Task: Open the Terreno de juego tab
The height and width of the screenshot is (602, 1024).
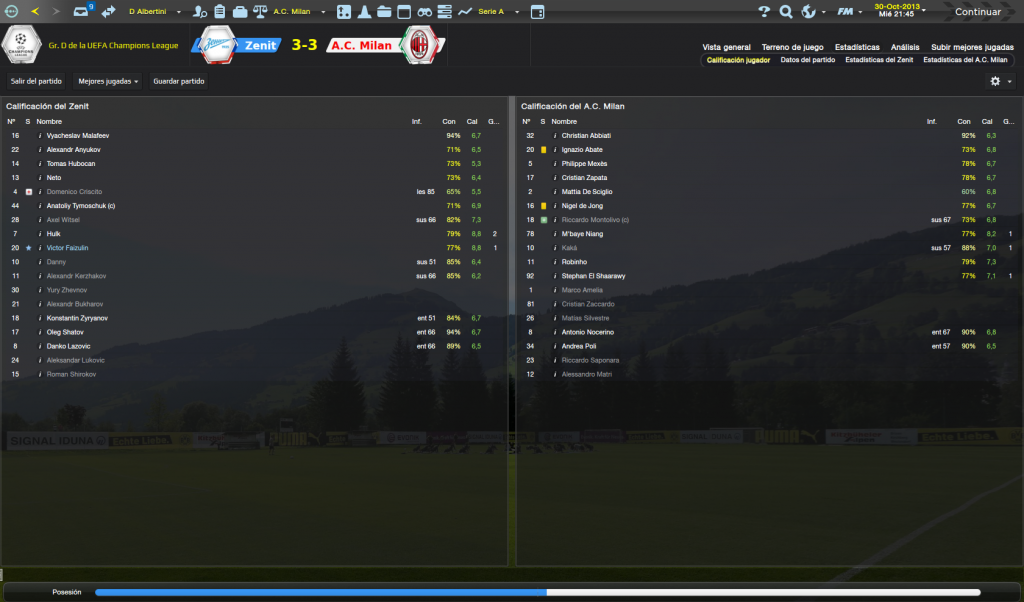Action: (x=792, y=47)
